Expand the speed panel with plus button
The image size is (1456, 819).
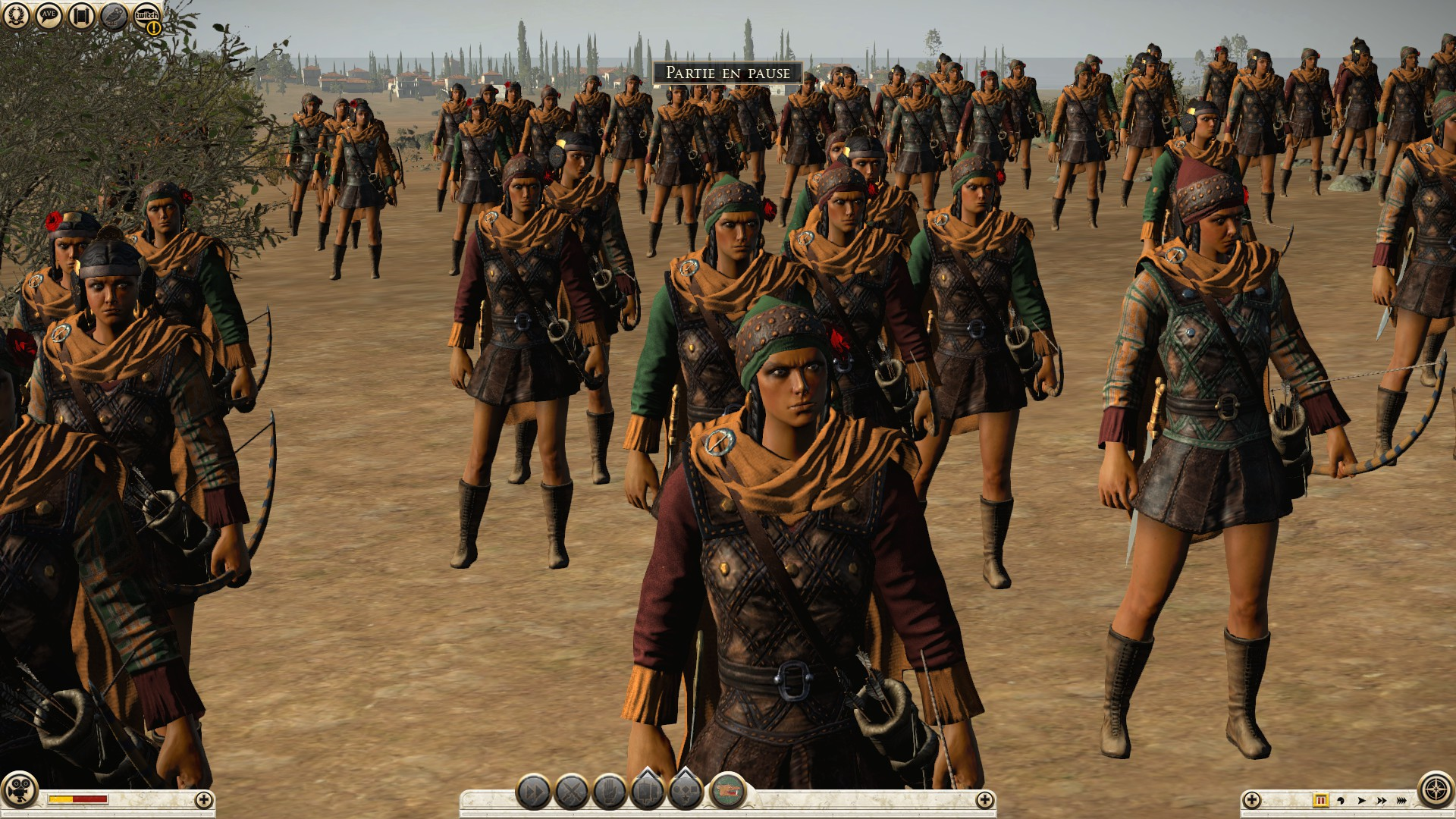[1252, 799]
